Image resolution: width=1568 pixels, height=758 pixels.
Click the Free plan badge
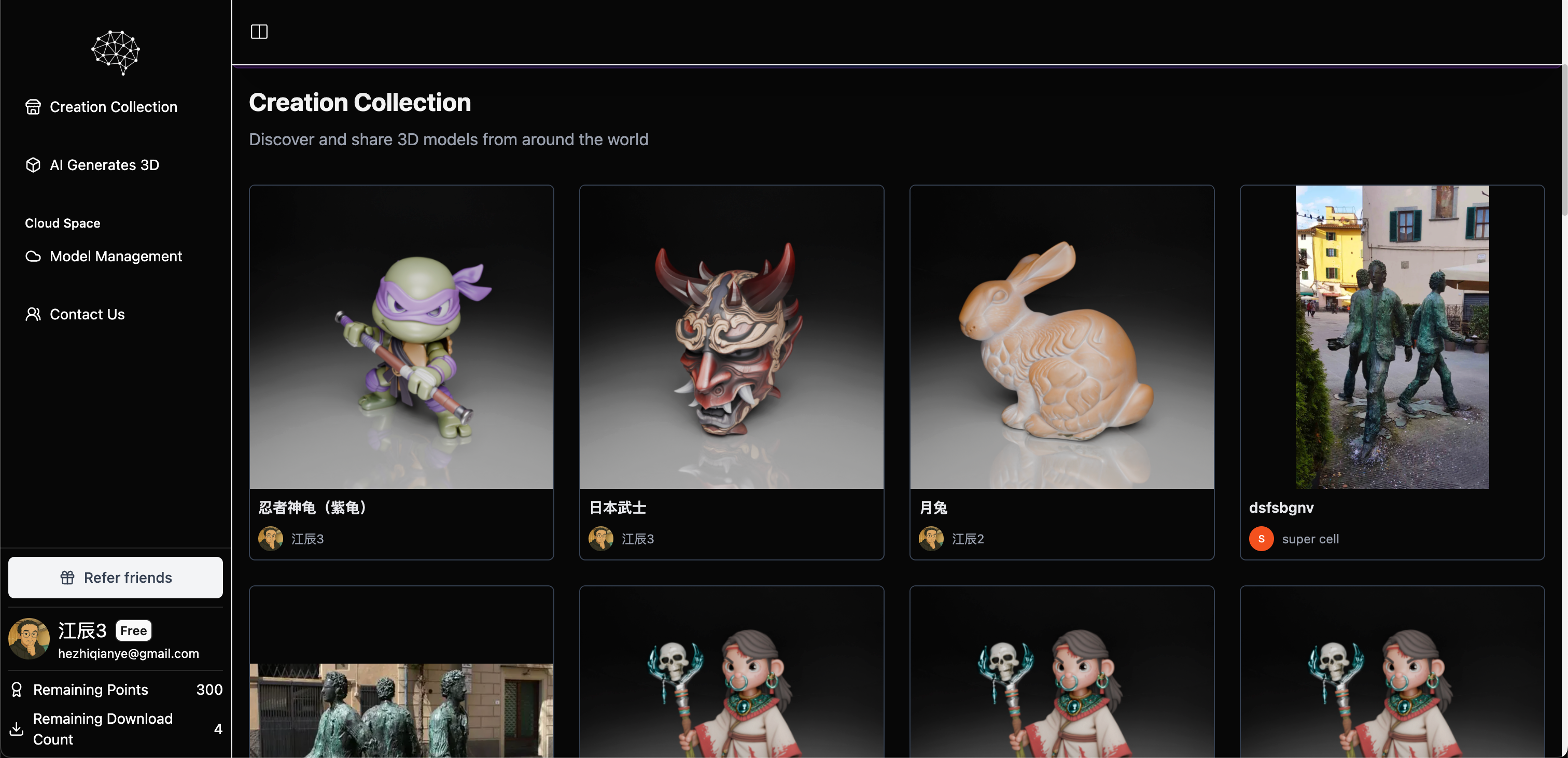tap(133, 630)
